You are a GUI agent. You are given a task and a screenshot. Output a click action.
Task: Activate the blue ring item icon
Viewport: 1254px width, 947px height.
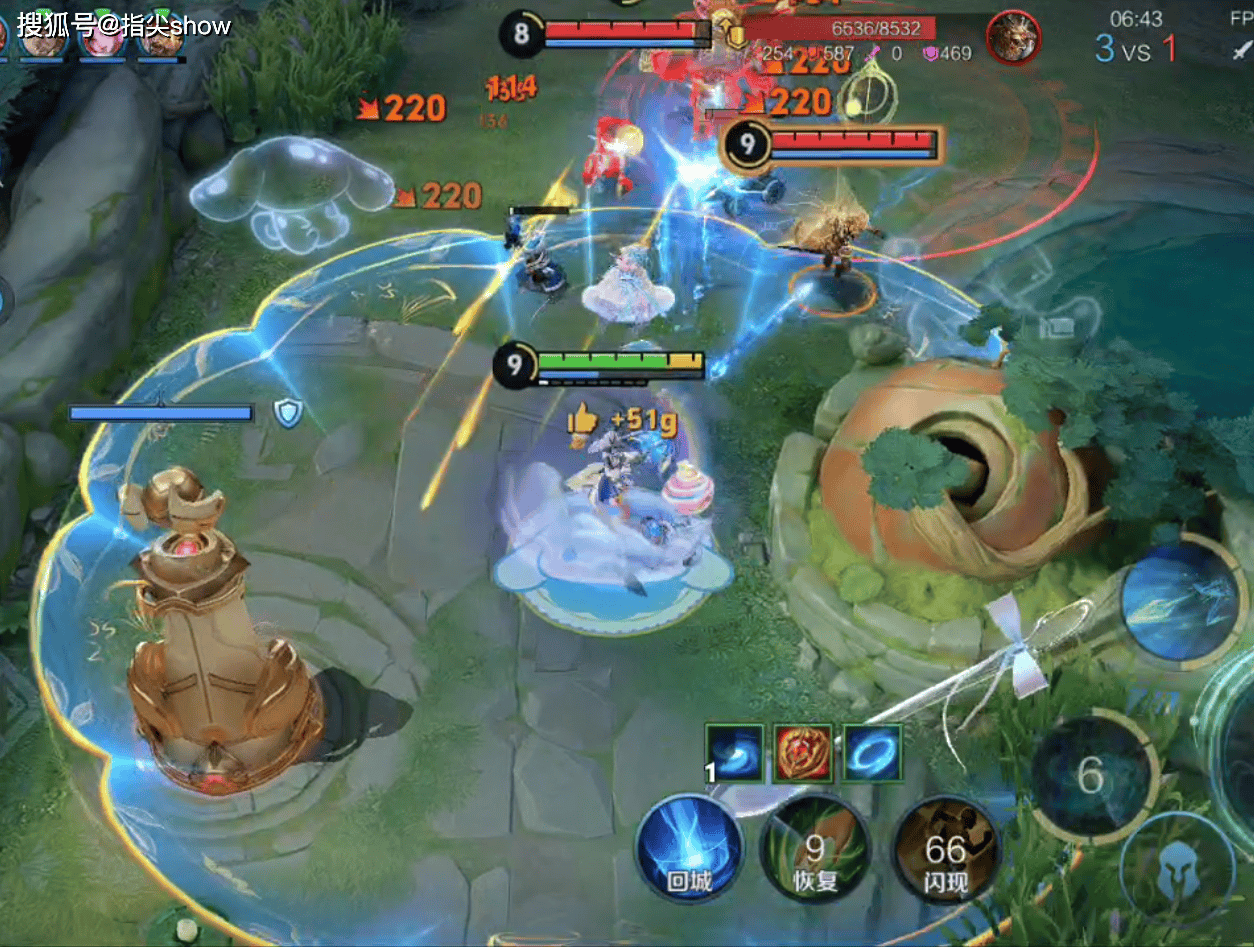coord(872,753)
